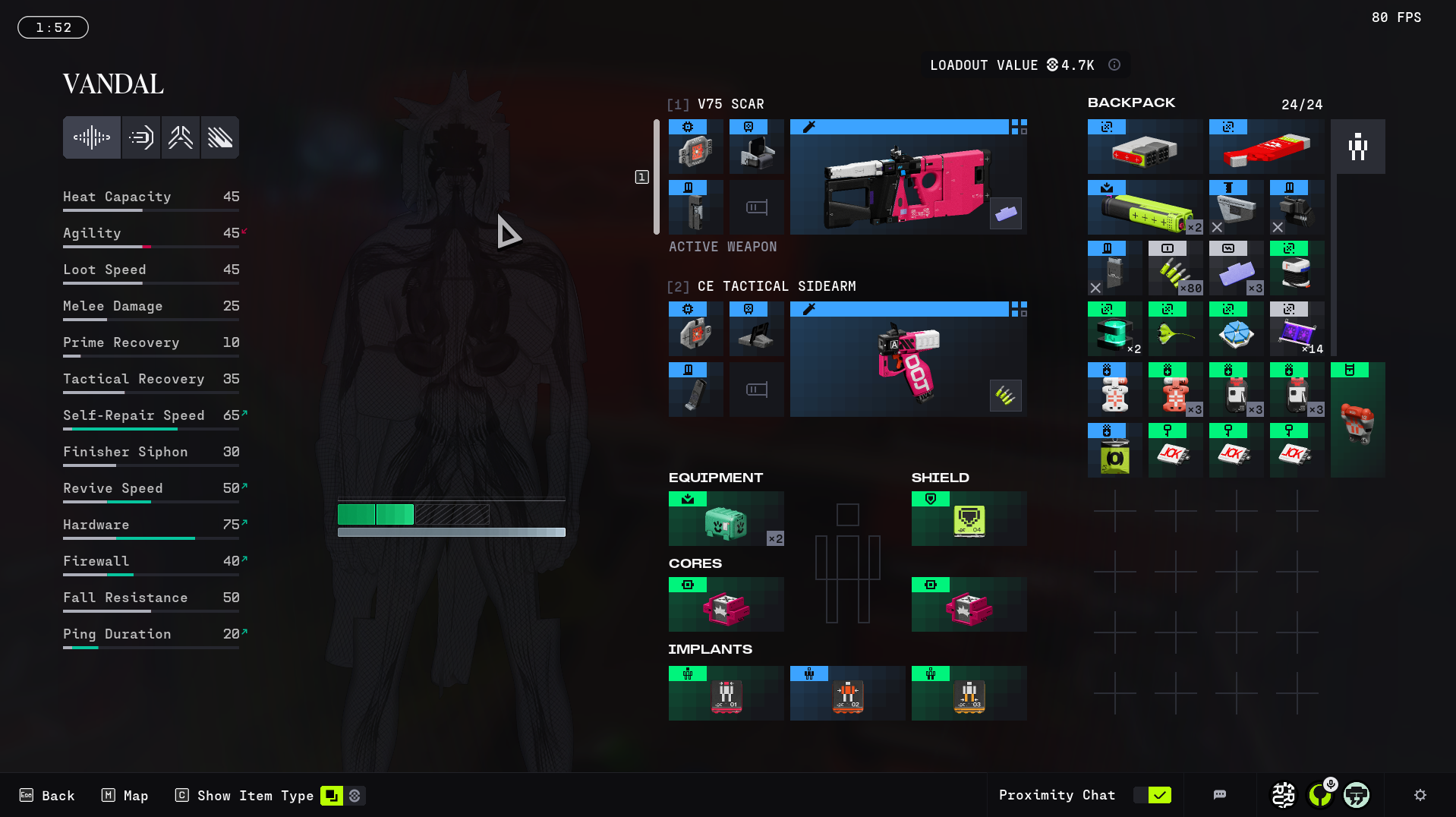Select the V75 SCAR weapon slot

click(908, 177)
